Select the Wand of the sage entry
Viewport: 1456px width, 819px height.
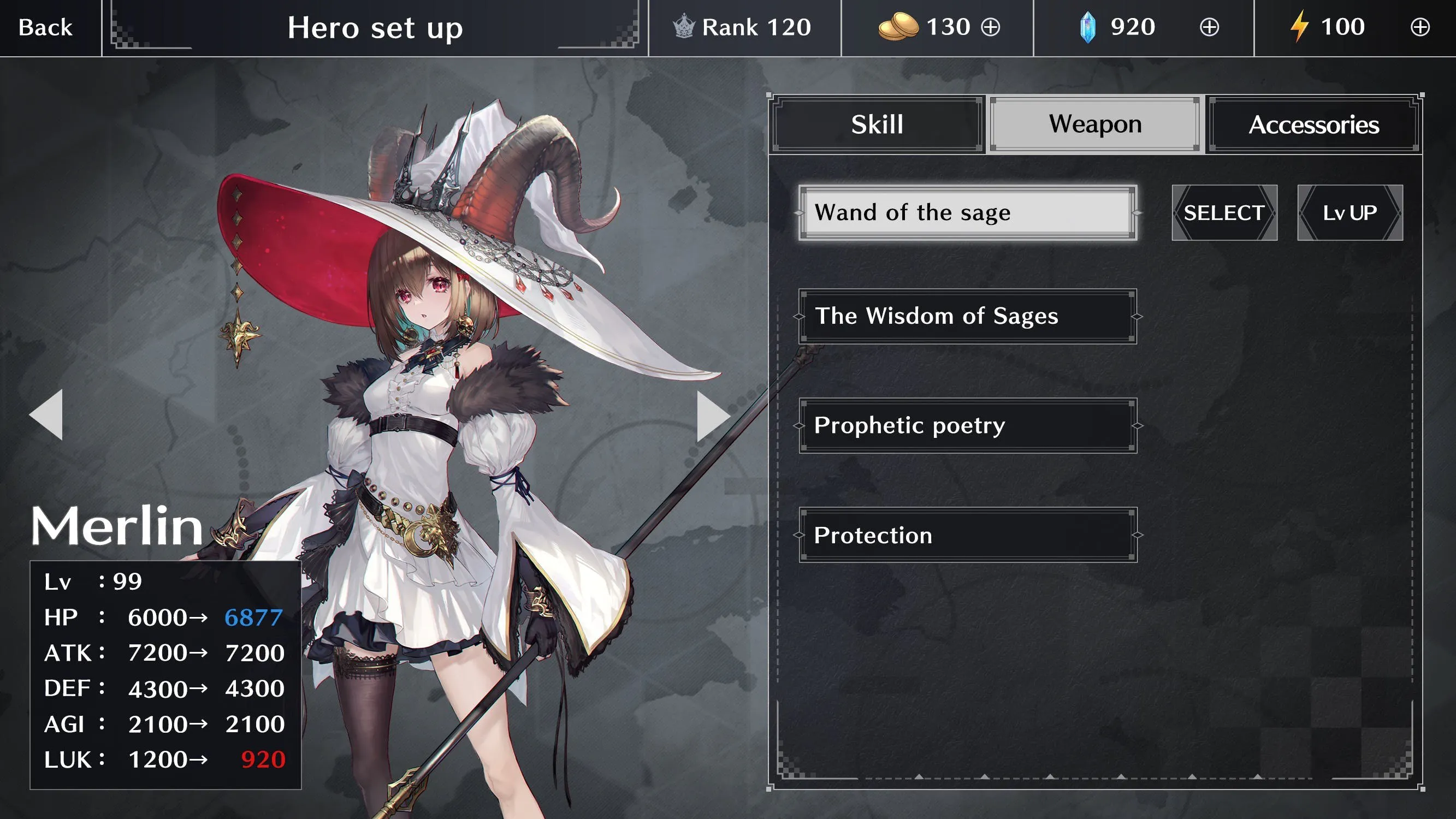click(x=967, y=212)
